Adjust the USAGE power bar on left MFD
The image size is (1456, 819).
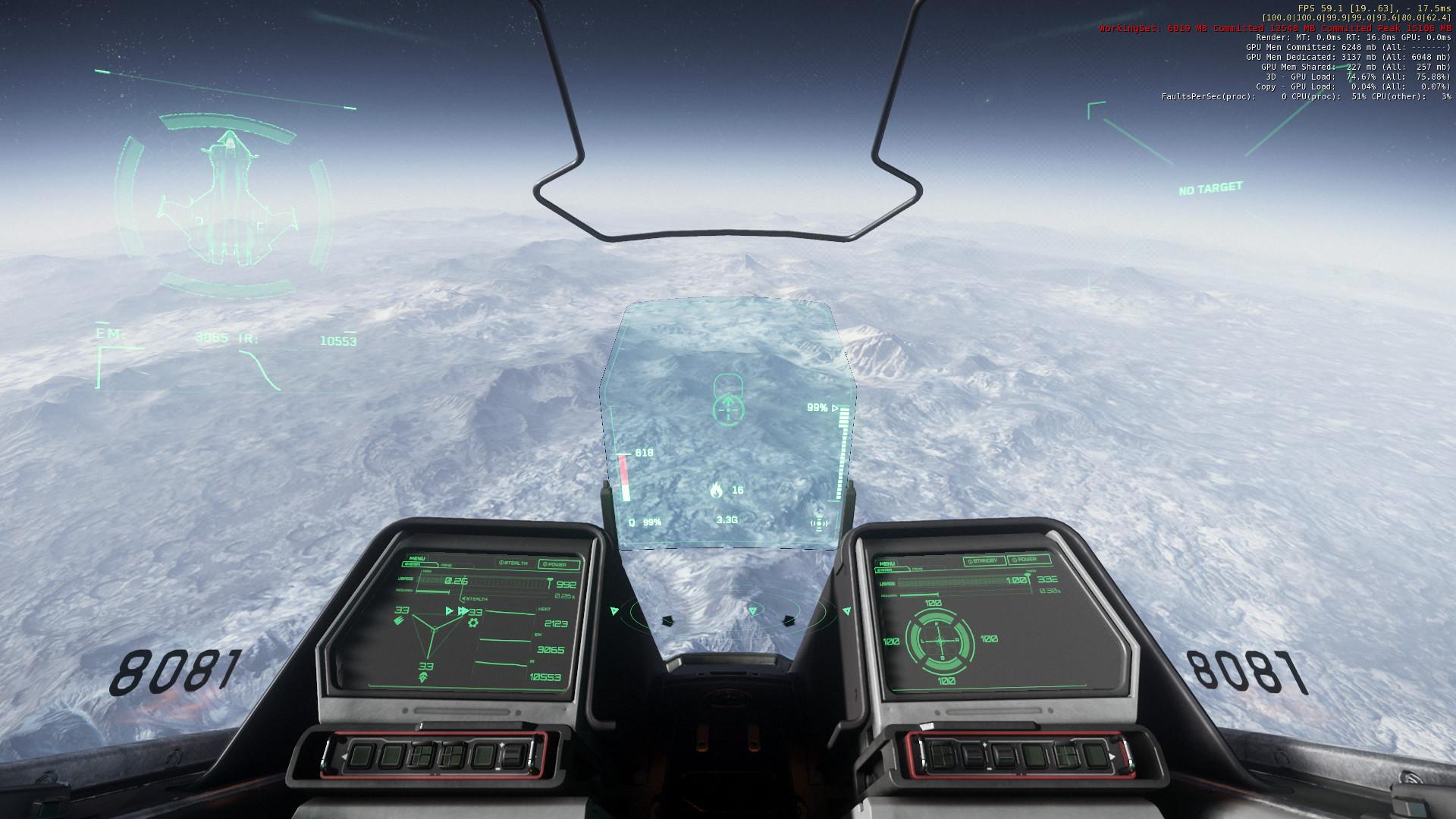tap(473, 581)
